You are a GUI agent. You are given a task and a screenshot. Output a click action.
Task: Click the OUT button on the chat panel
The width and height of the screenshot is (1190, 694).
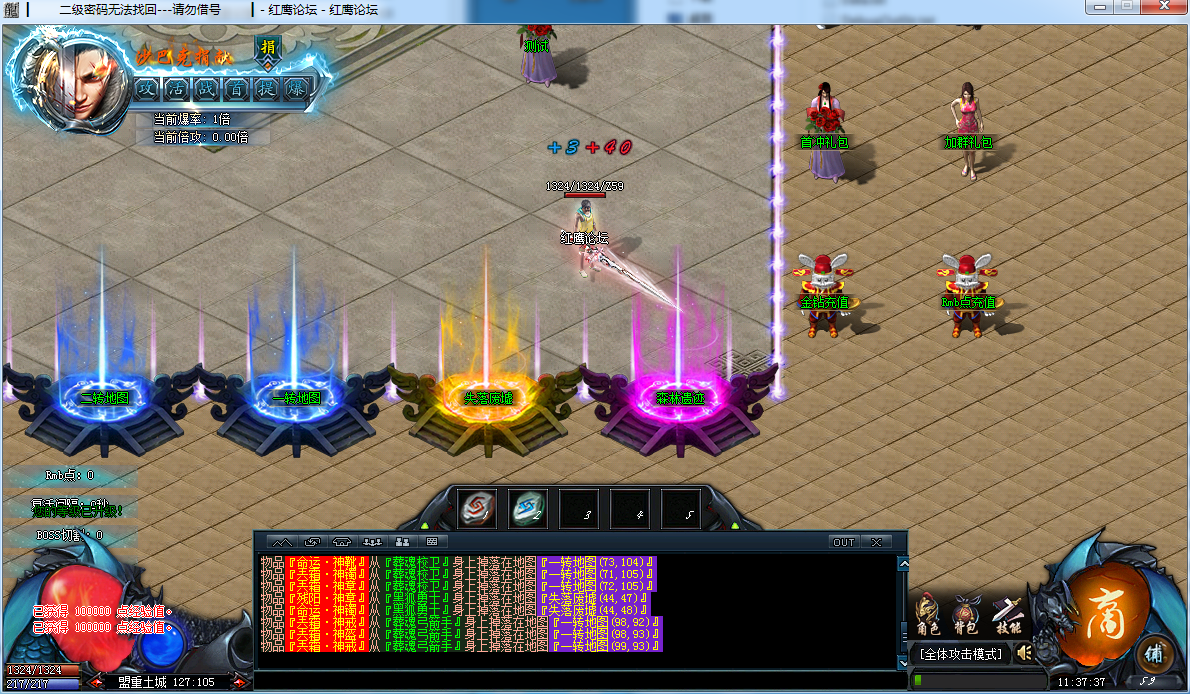[x=844, y=542]
